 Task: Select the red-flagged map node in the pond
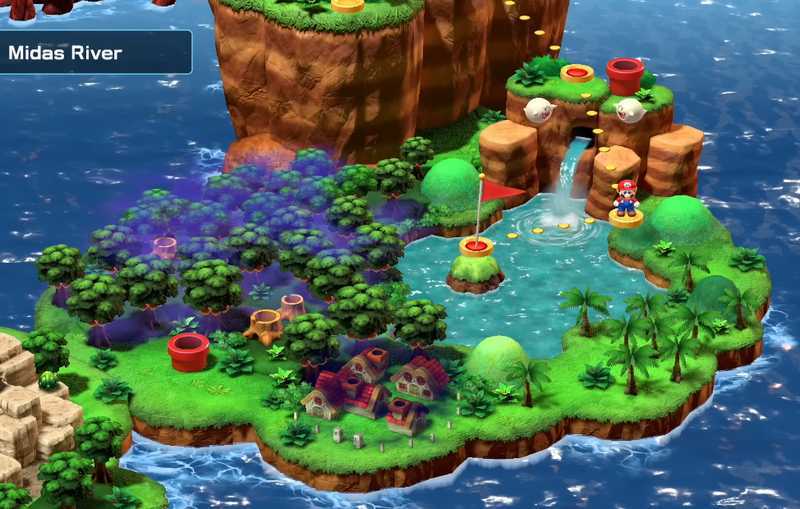[476, 245]
